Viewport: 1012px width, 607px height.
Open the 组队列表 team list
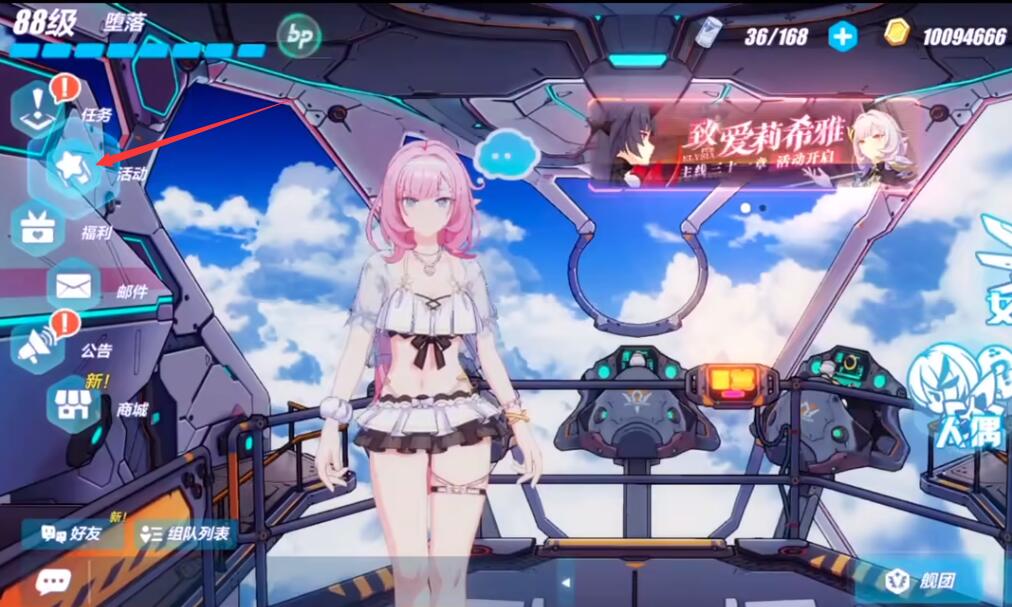point(185,534)
